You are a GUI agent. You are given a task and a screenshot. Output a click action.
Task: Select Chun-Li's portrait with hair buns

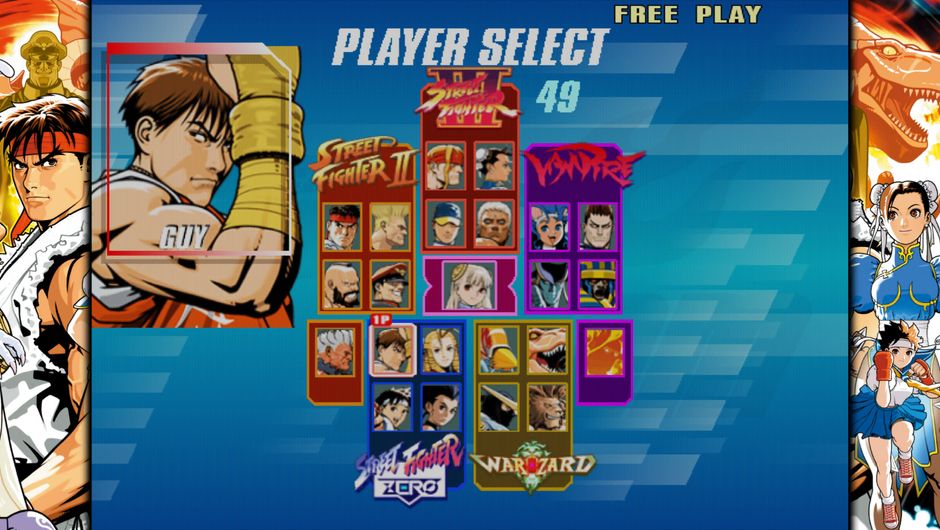coord(494,166)
